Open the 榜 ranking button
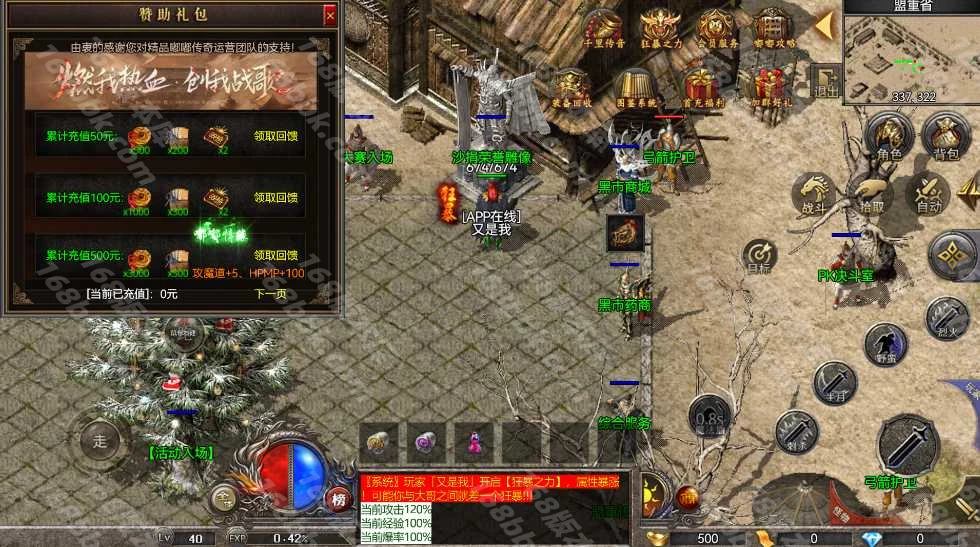980x547 pixels. click(x=338, y=500)
